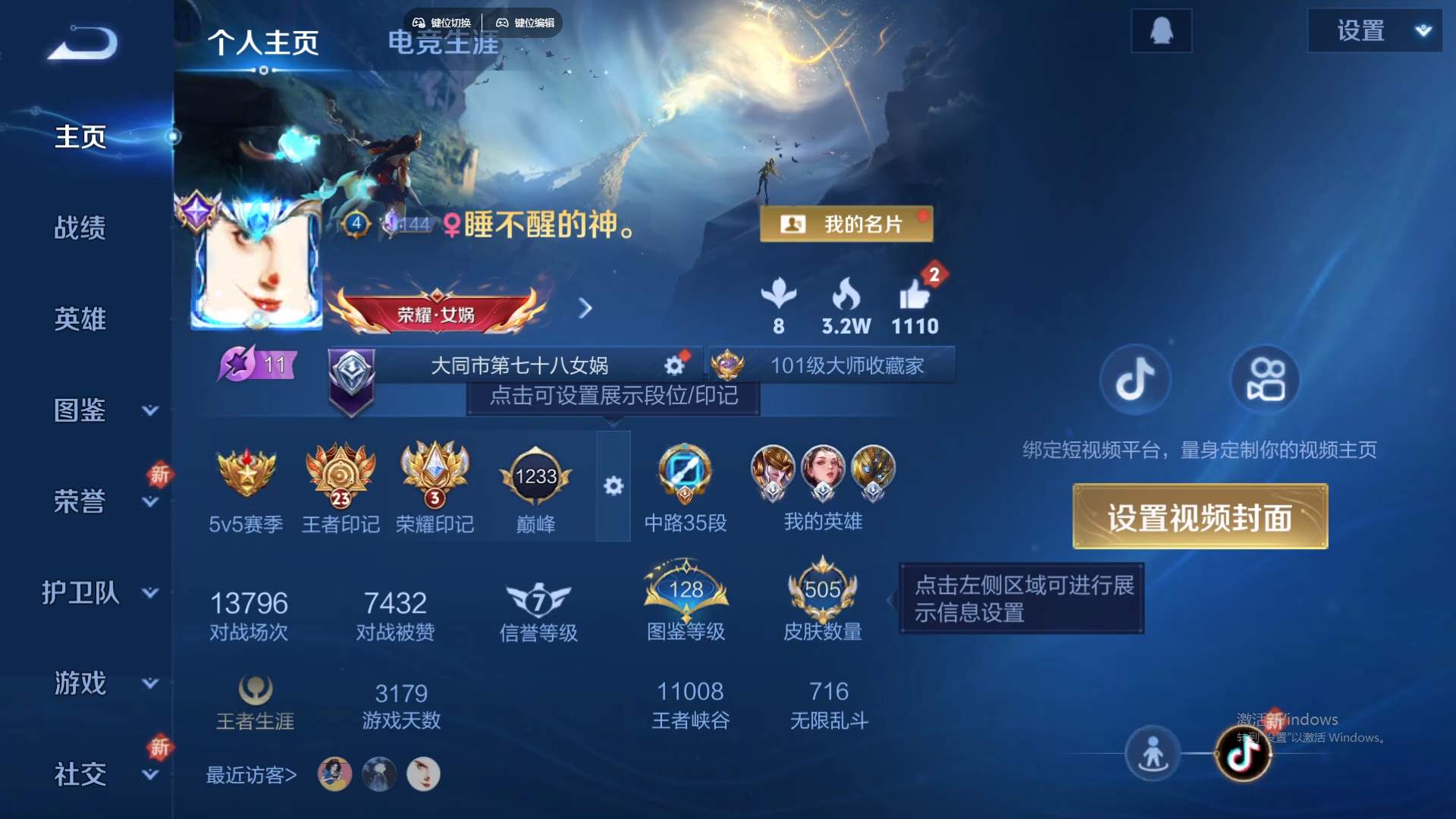Click the QQ icon in the top bar

pos(1161,30)
